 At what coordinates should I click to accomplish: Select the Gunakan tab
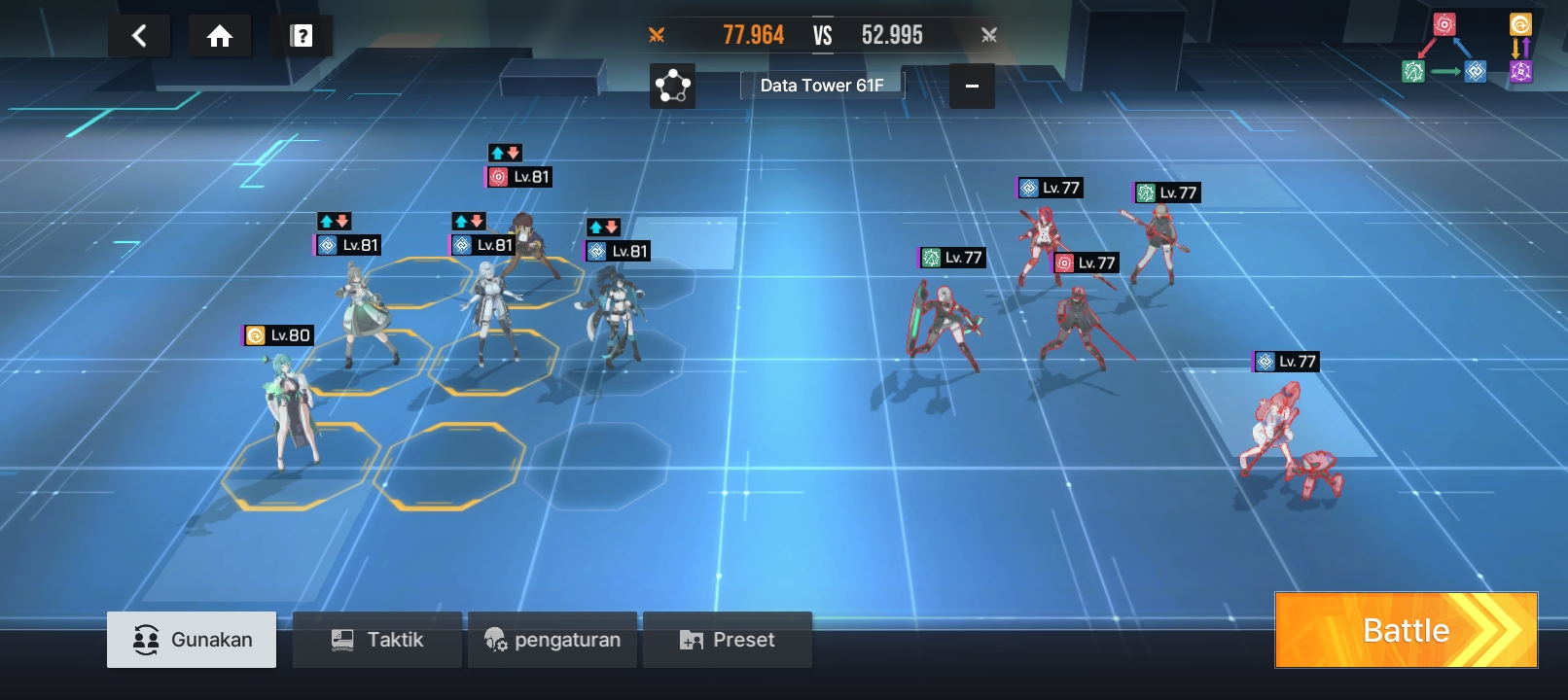(x=192, y=640)
